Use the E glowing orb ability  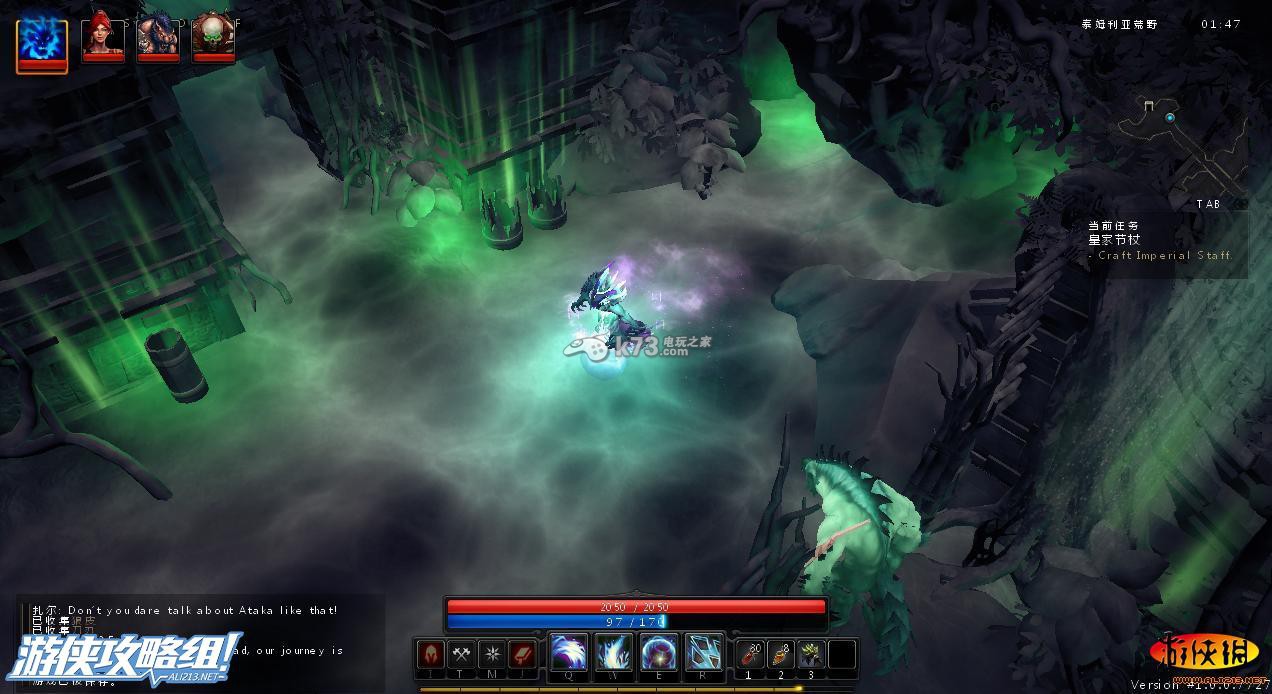click(659, 653)
